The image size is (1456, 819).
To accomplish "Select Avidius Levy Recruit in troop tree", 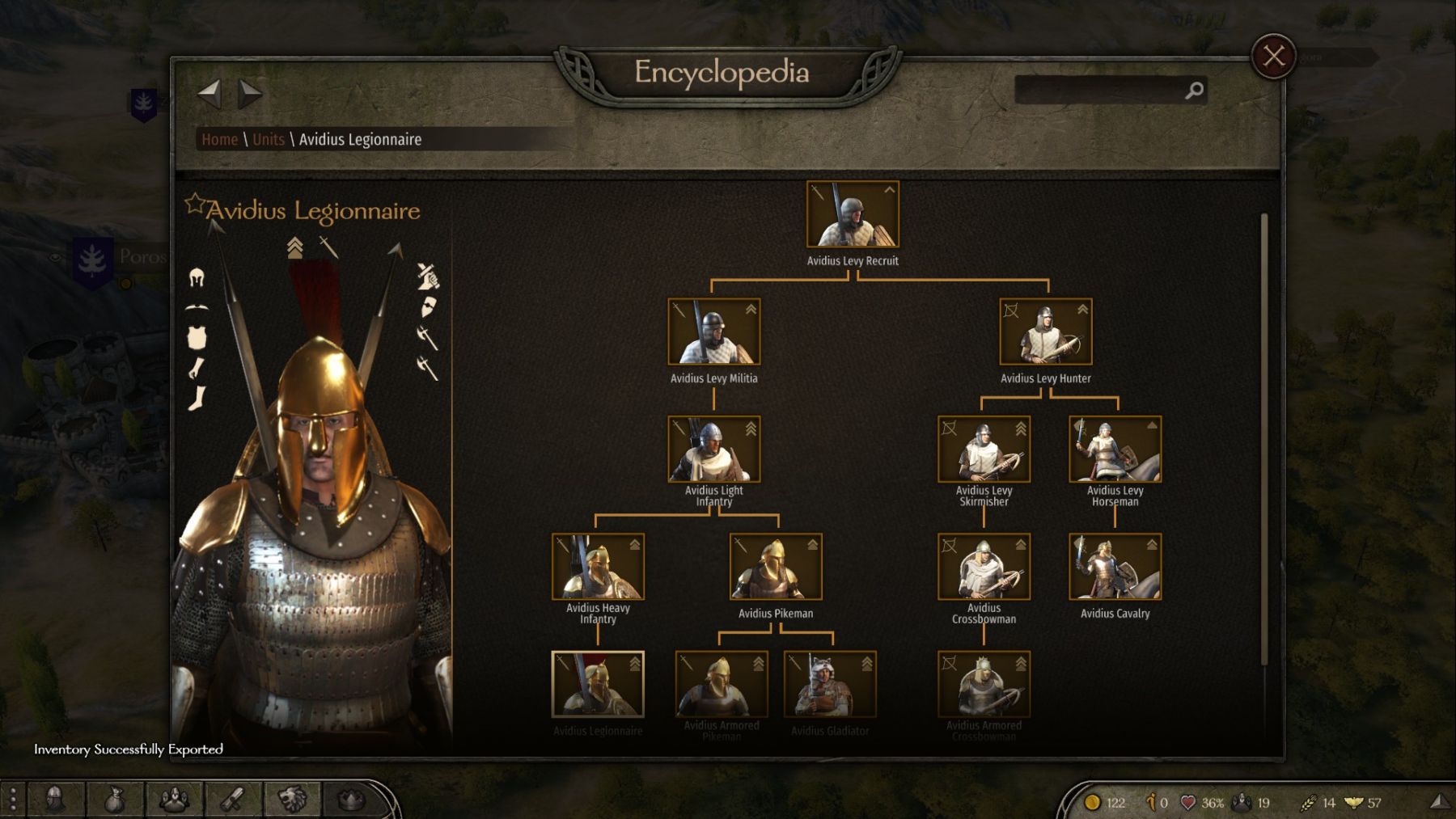I will click(x=853, y=214).
